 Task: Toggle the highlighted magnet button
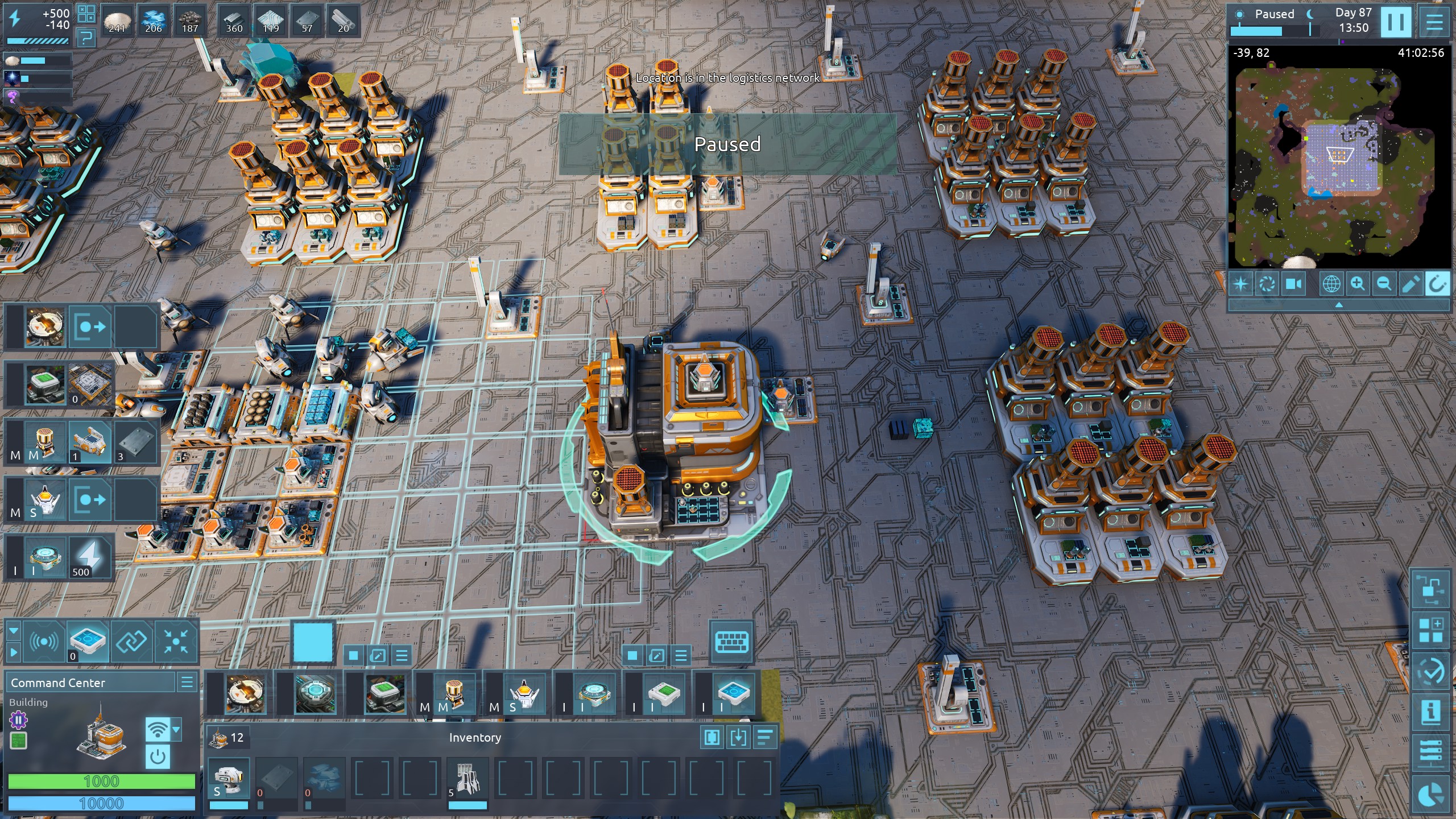pyautogui.click(x=1437, y=283)
